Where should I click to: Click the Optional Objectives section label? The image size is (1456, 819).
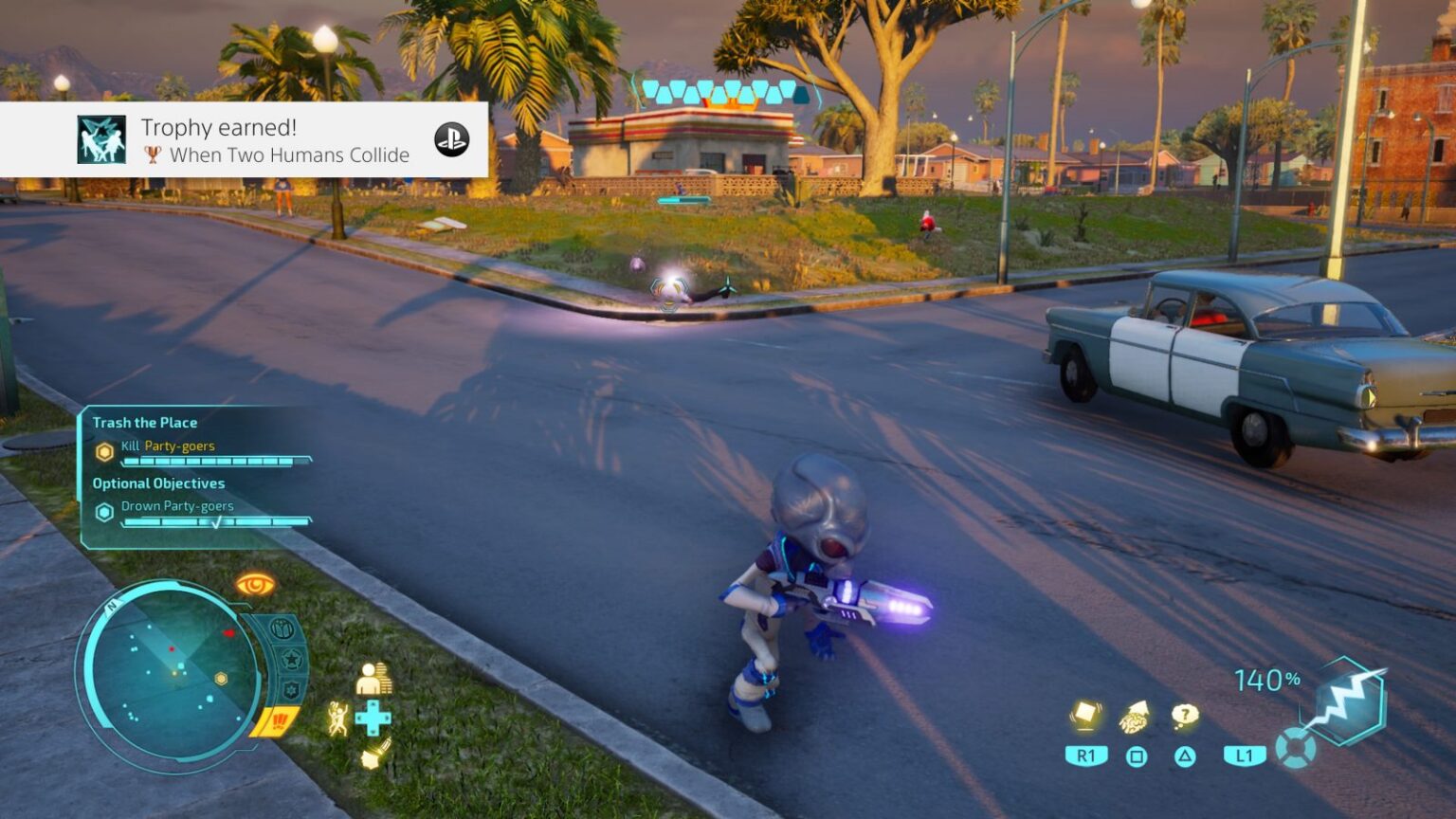(x=157, y=483)
